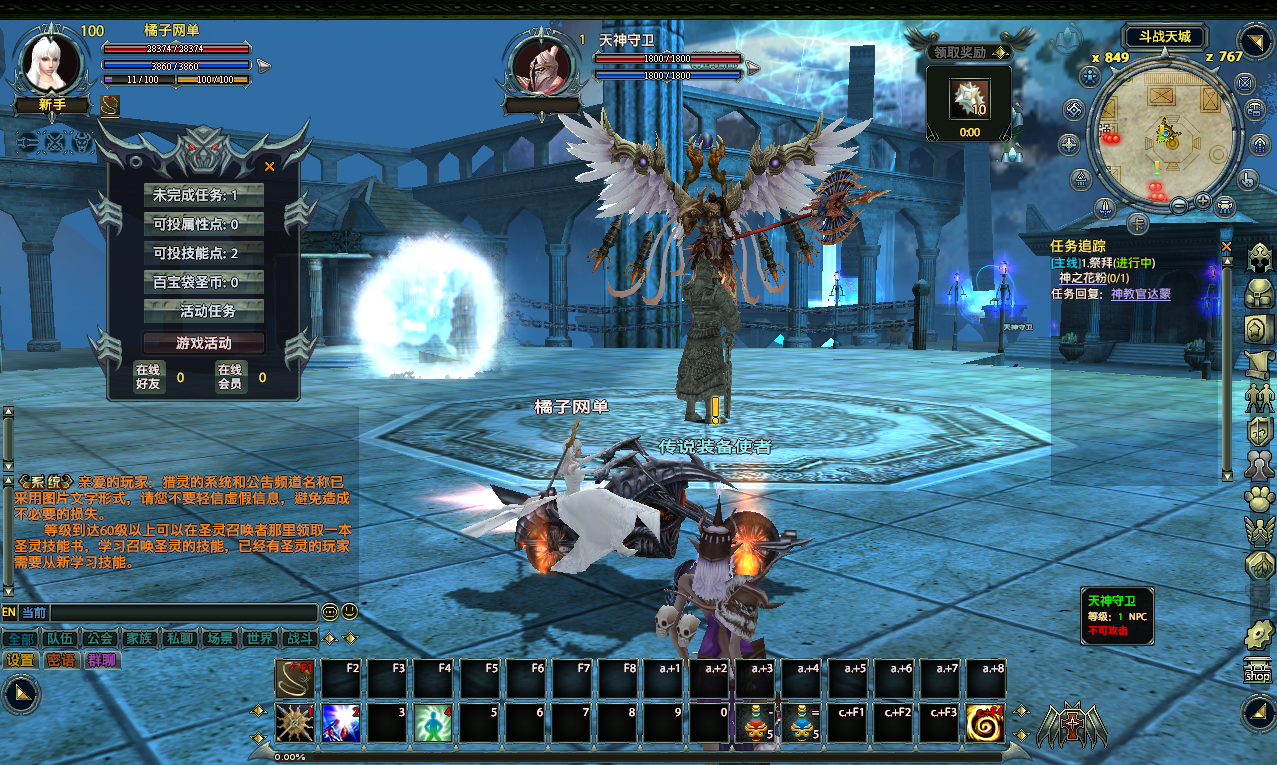Switch chat to the 世界 tab
This screenshot has height=765, width=1277.
point(260,638)
